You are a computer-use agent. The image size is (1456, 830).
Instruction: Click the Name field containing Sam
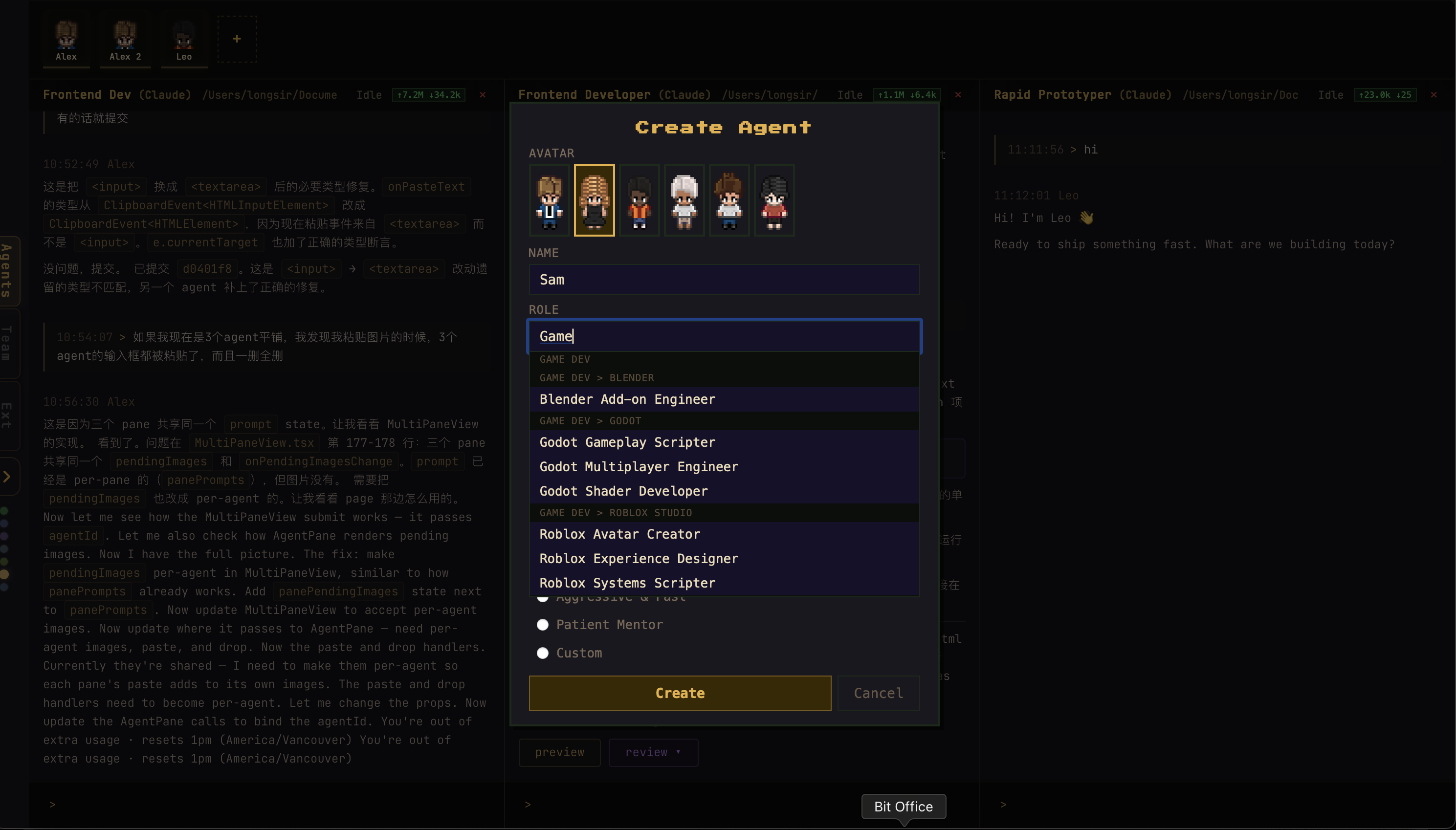723,279
